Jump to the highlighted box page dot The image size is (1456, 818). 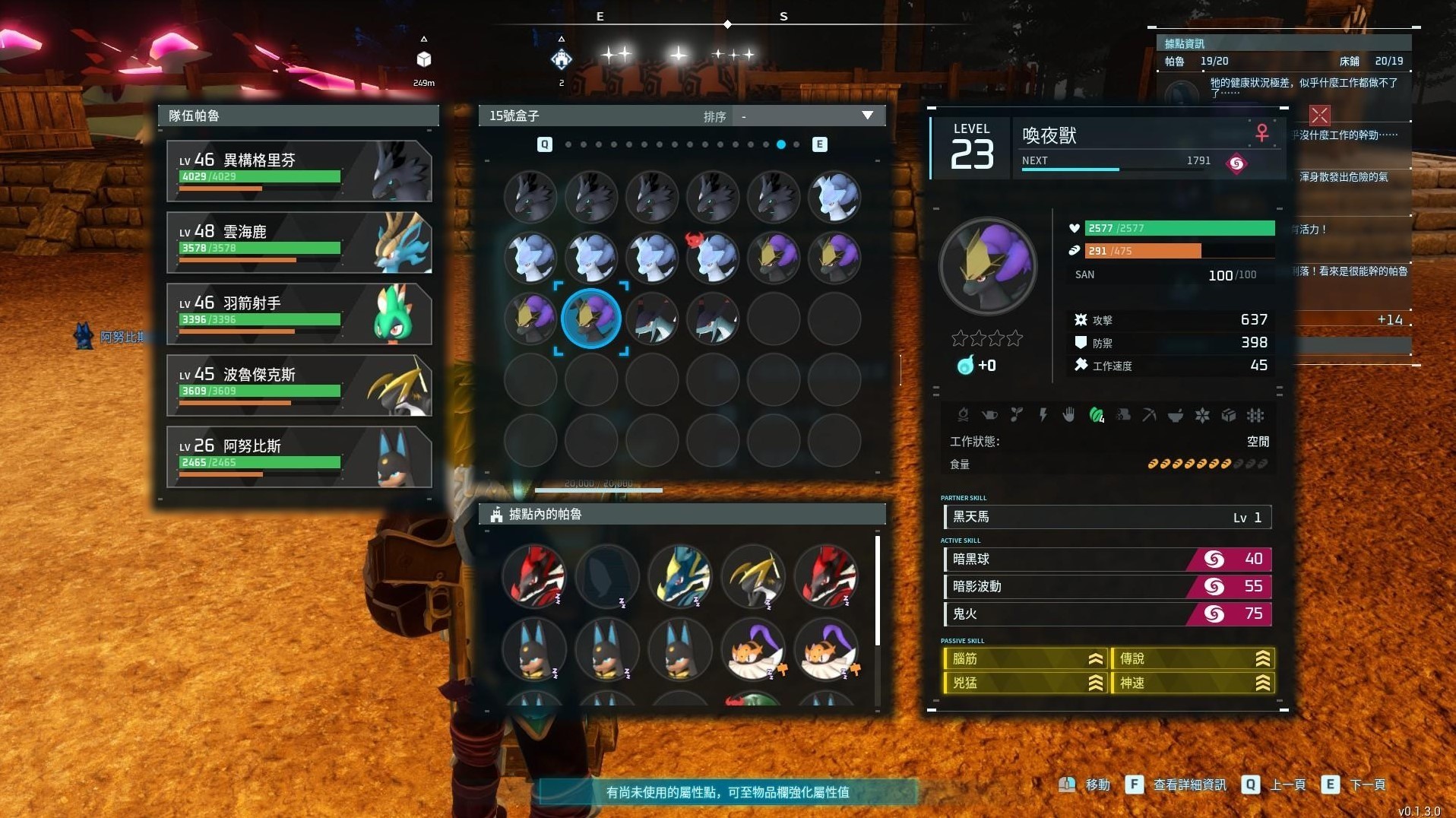coord(781,144)
